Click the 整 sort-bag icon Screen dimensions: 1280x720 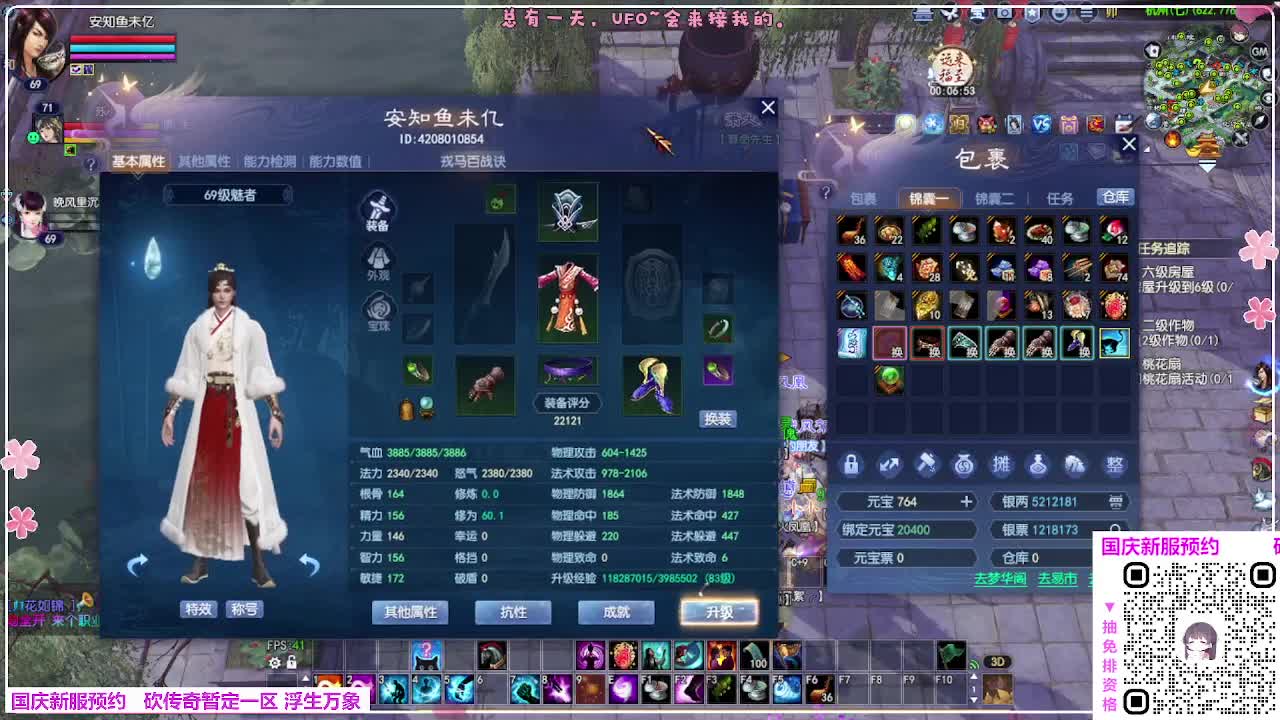pos(1115,464)
